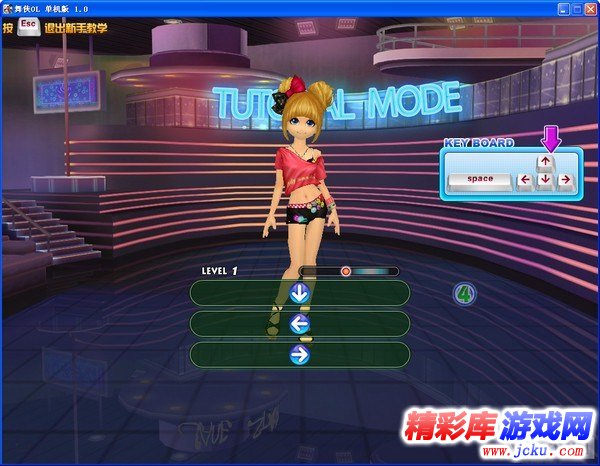Viewport: 600px width, 466px height.
Task: Choose the down arrow key on the KEY BOARD panel
Action: click(x=545, y=180)
